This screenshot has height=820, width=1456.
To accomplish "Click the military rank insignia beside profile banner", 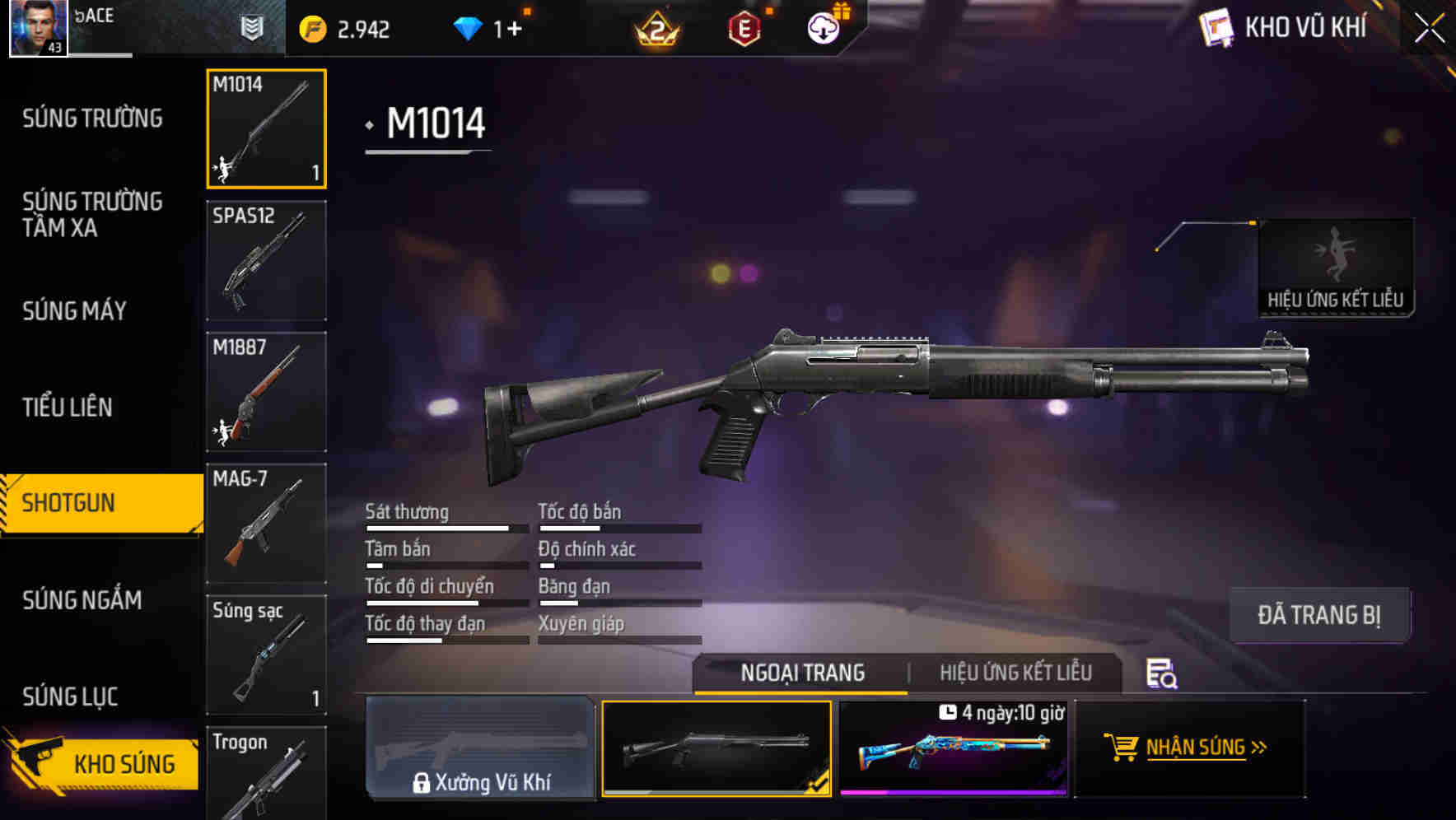I will coord(252,27).
